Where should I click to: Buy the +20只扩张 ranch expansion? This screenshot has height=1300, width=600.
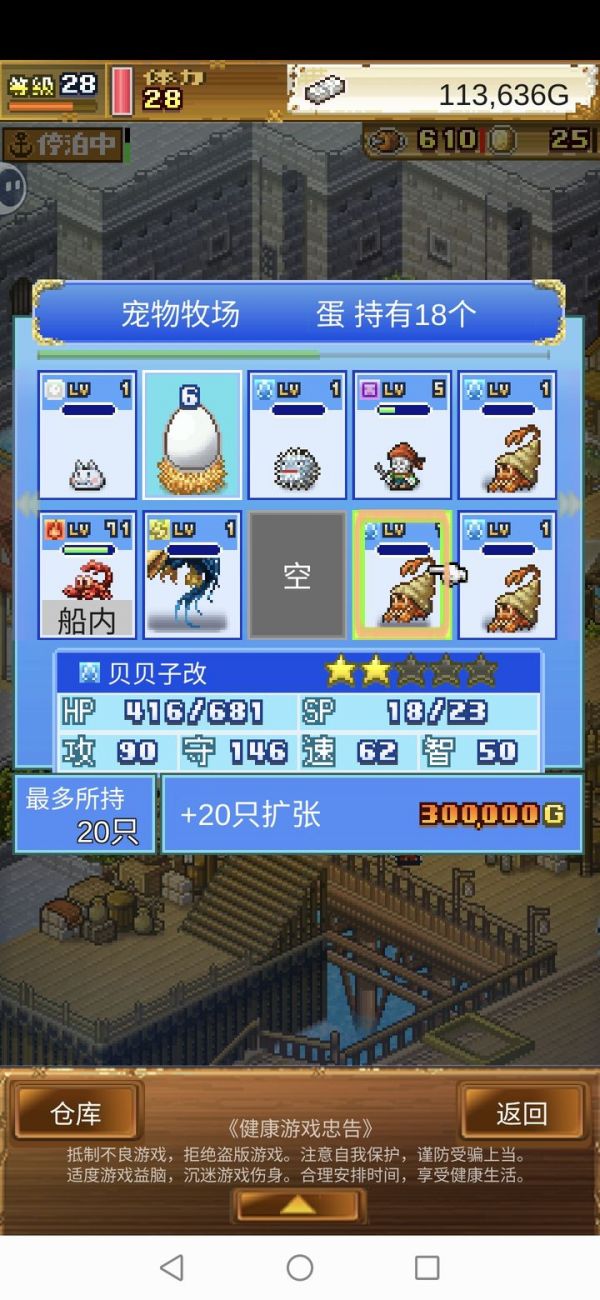[372, 814]
